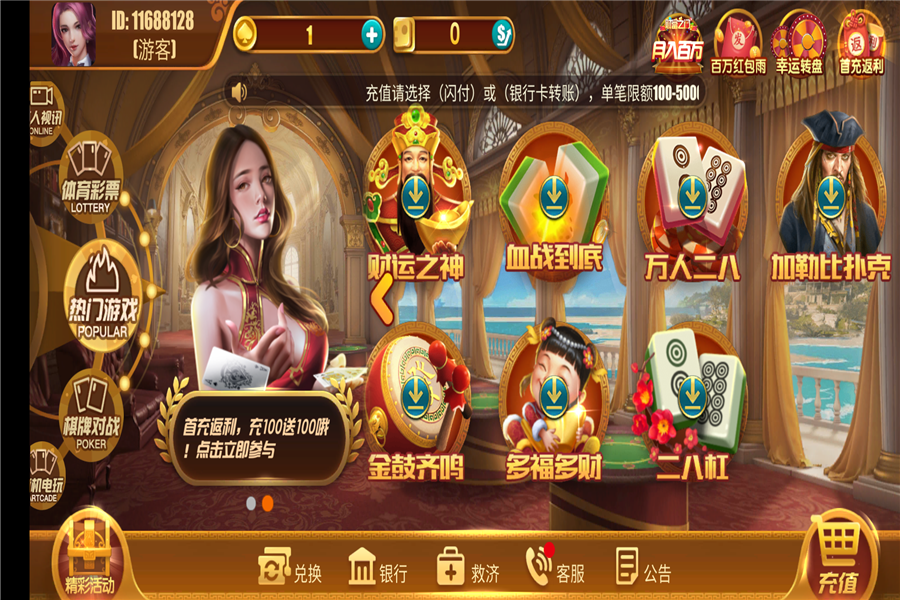The height and width of the screenshot is (600, 900).
Task: Open the 多福多财 game tile
Action: pyautogui.click(x=552, y=400)
